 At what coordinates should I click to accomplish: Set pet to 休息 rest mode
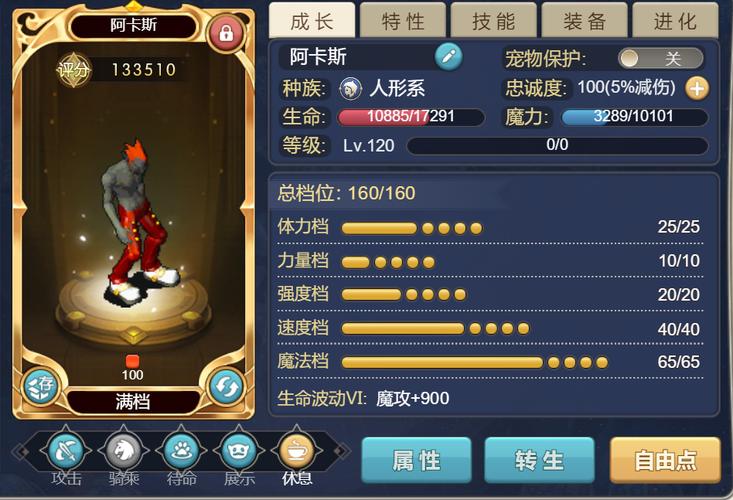tap(296, 452)
